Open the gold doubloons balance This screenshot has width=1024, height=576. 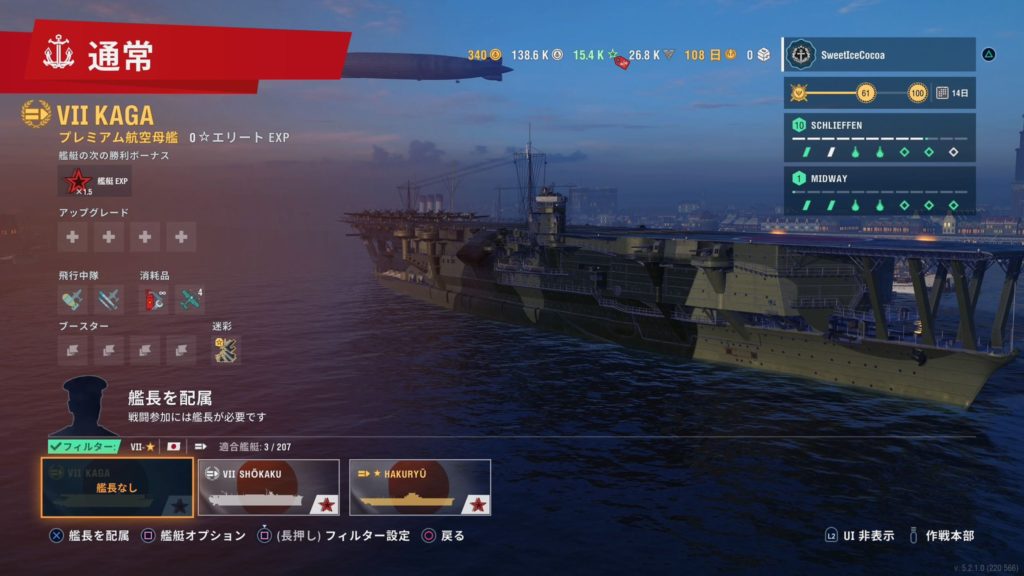pyautogui.click(x=484, y=54)
